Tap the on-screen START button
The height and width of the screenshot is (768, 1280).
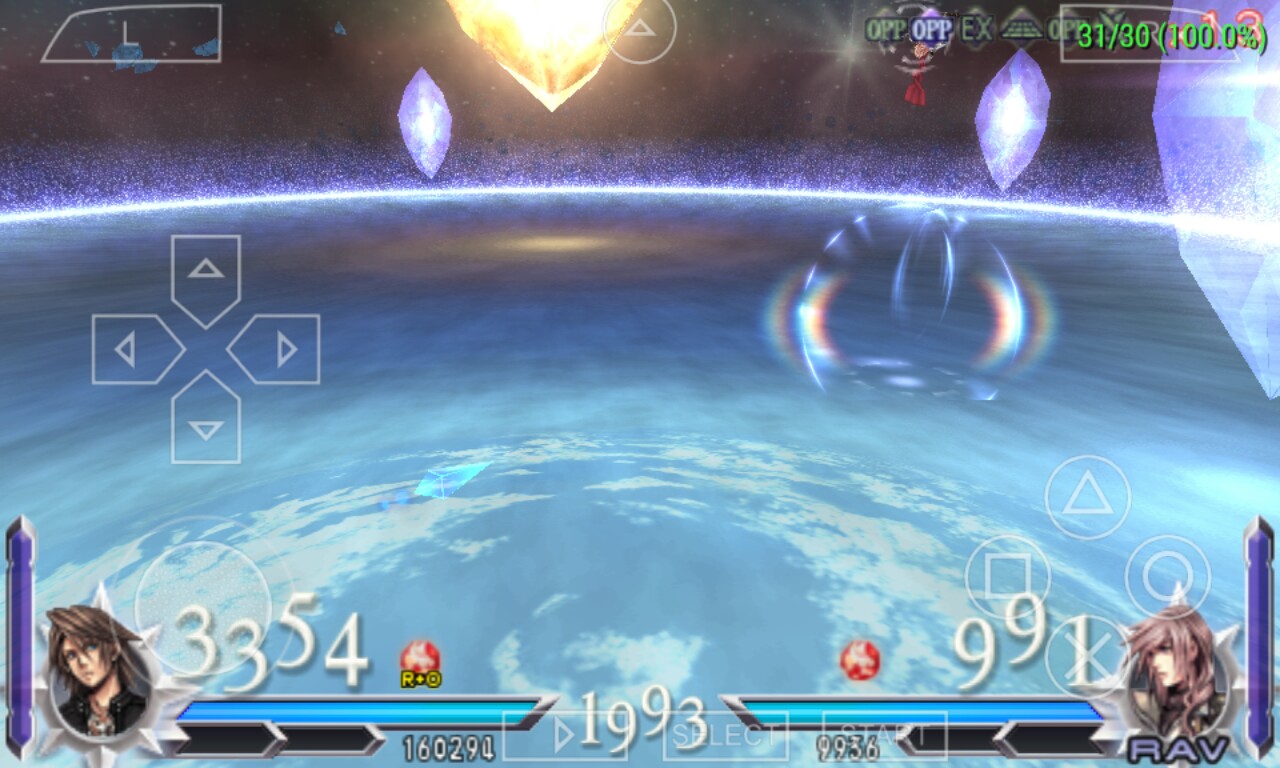884,737
